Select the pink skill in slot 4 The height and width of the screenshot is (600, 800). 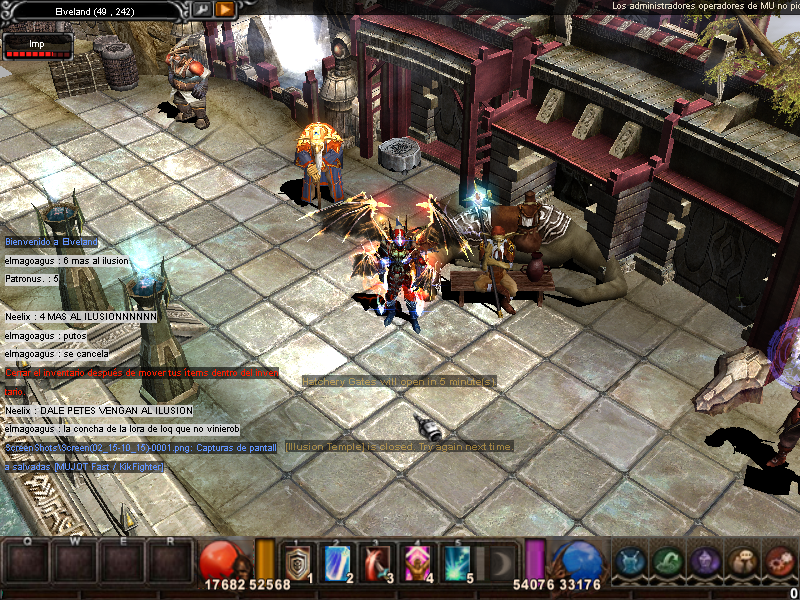(416, 562)
